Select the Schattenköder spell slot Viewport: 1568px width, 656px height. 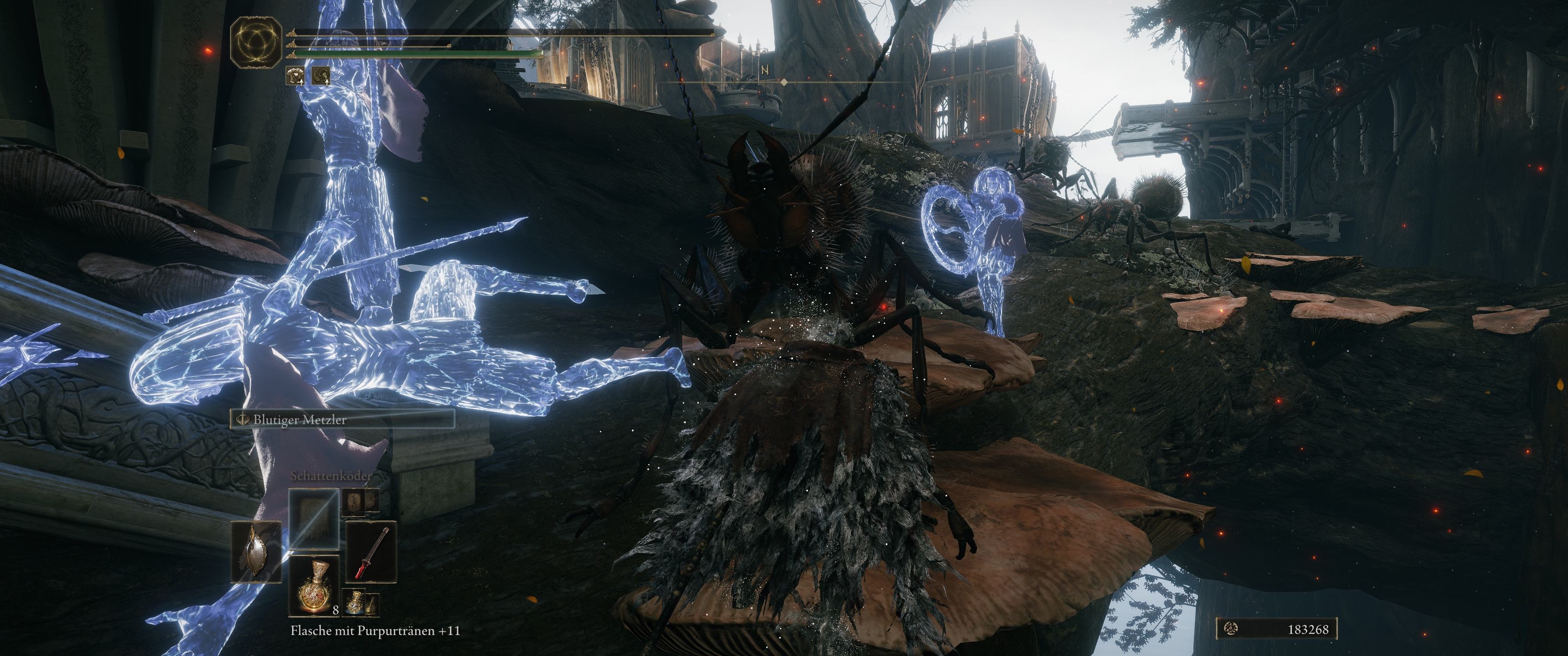(314, 519)
